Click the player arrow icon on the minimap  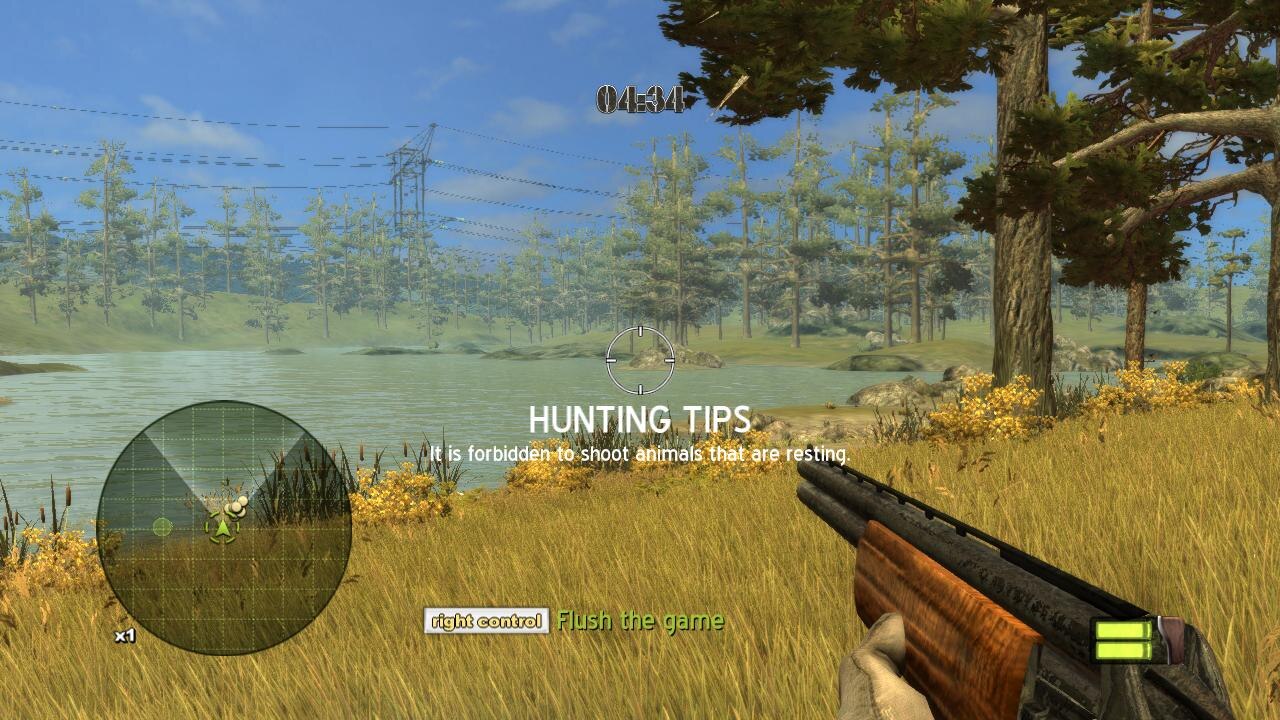pos(222,528)
